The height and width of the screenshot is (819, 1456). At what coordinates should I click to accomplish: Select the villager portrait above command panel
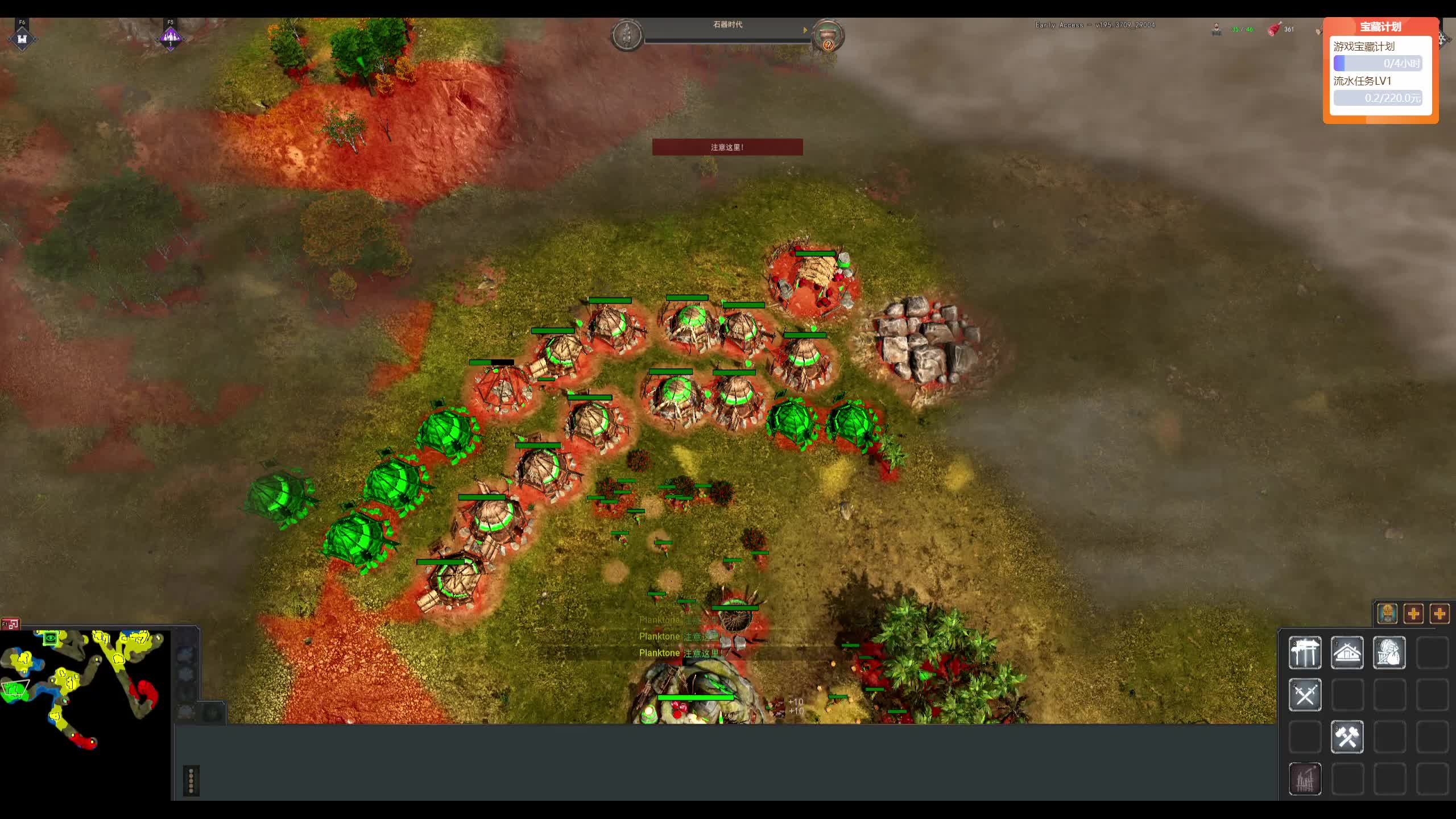[1387, 614]
